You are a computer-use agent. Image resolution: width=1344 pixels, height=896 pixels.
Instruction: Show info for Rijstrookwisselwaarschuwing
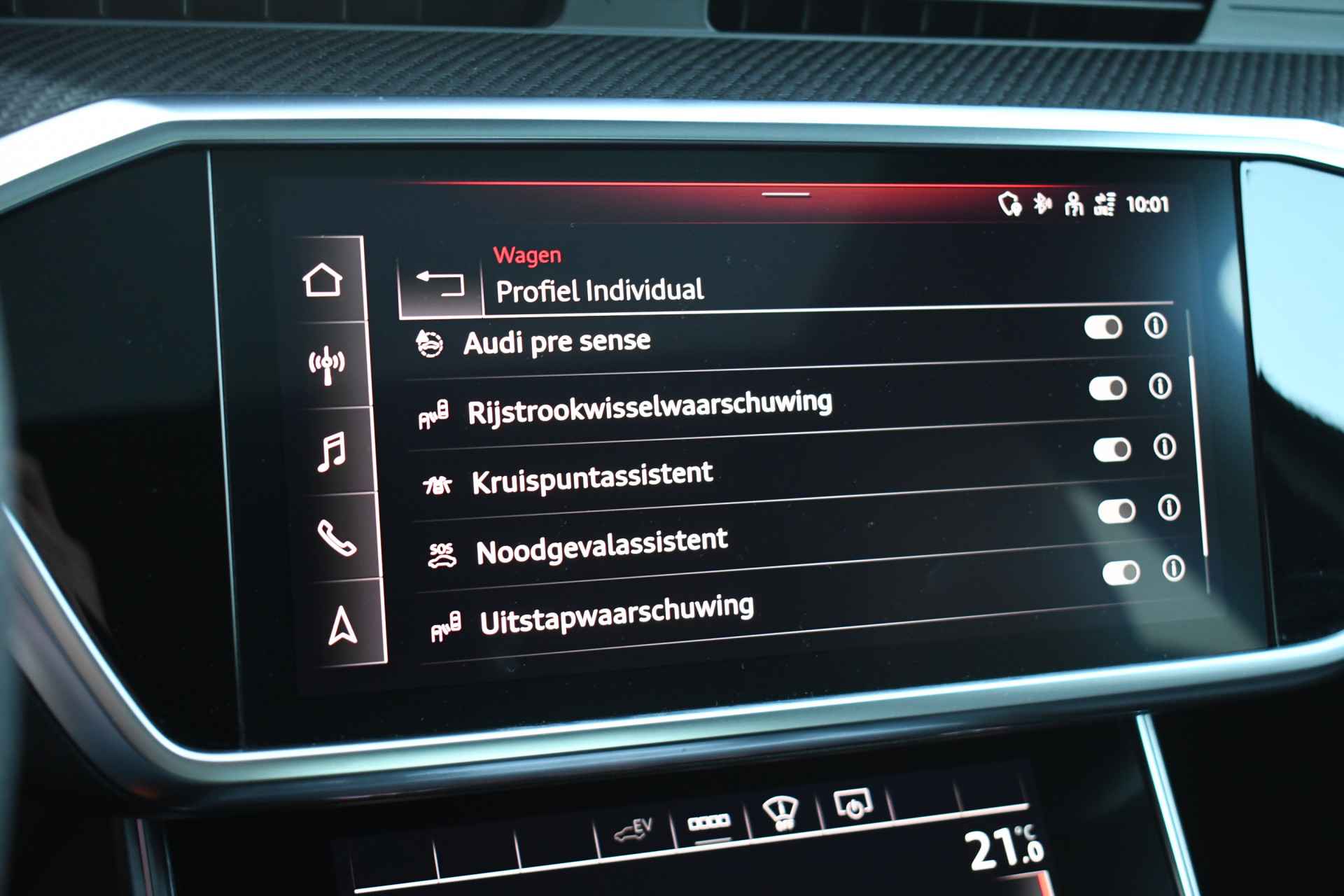pos(1160,386)
